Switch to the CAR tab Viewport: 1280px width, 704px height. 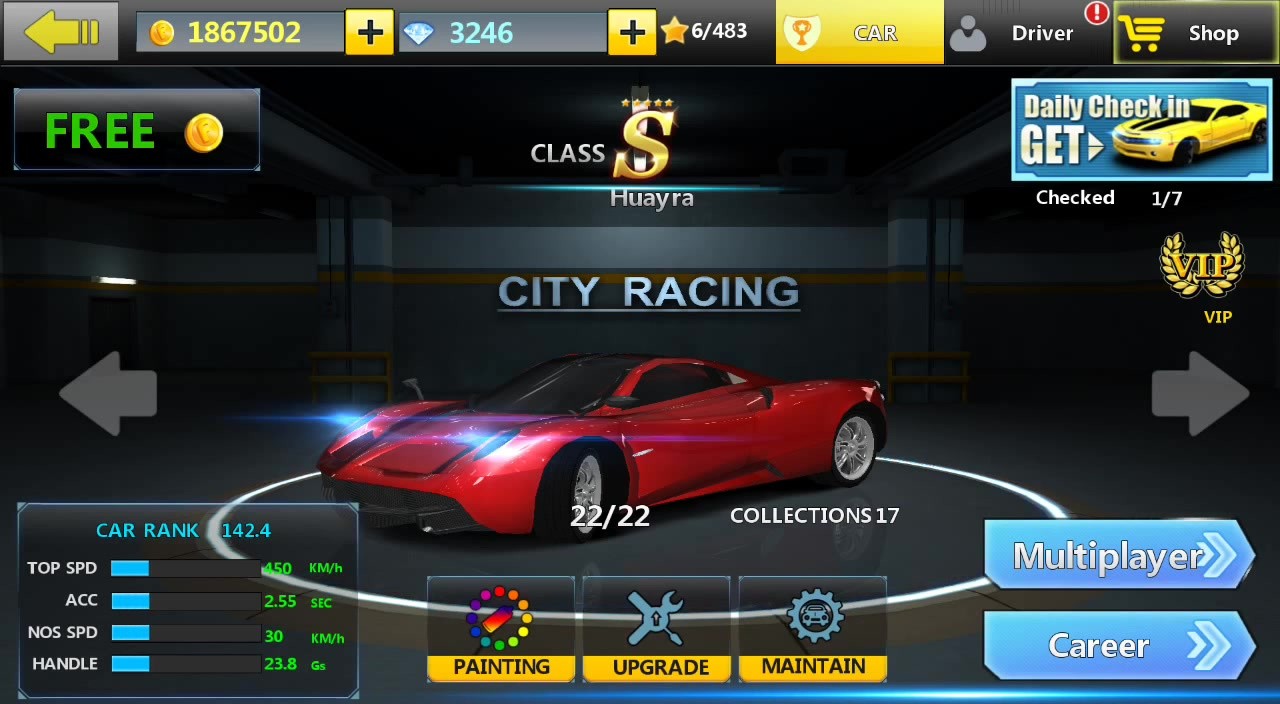tap(859, 33)
